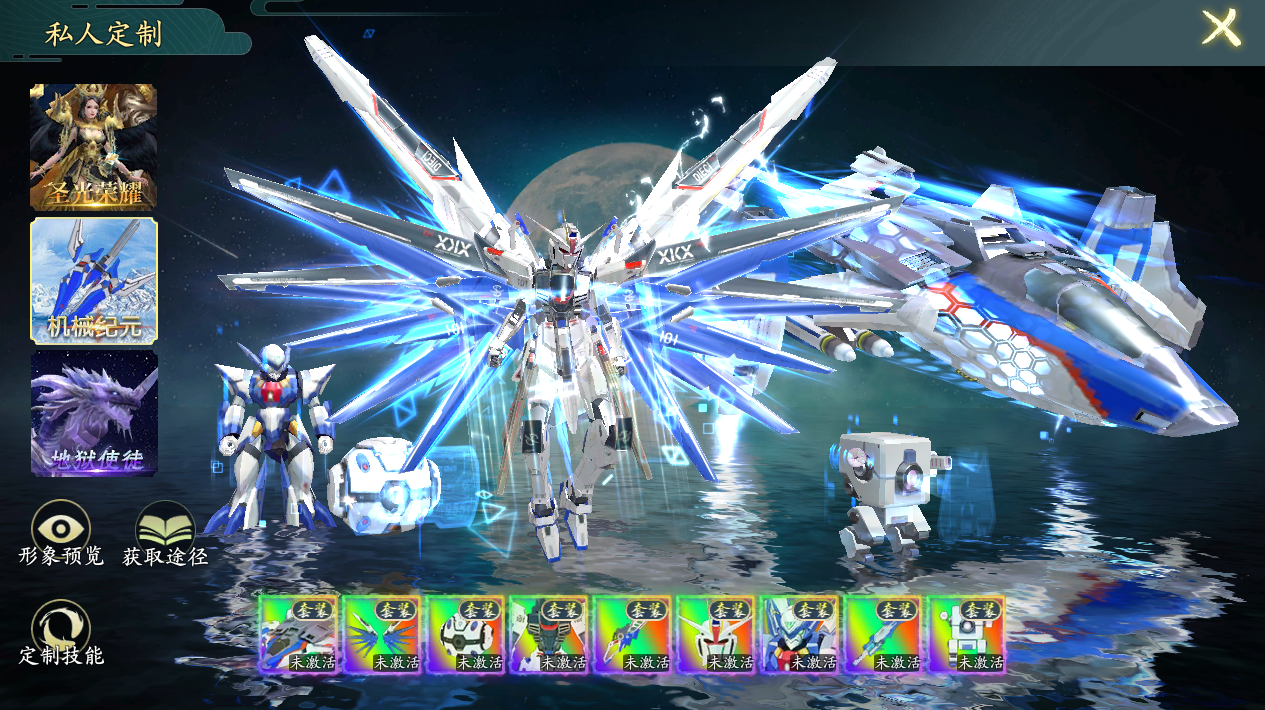
Task: Select the 圣光荣耀 theme thumbnail
Action: pos(93,147)
